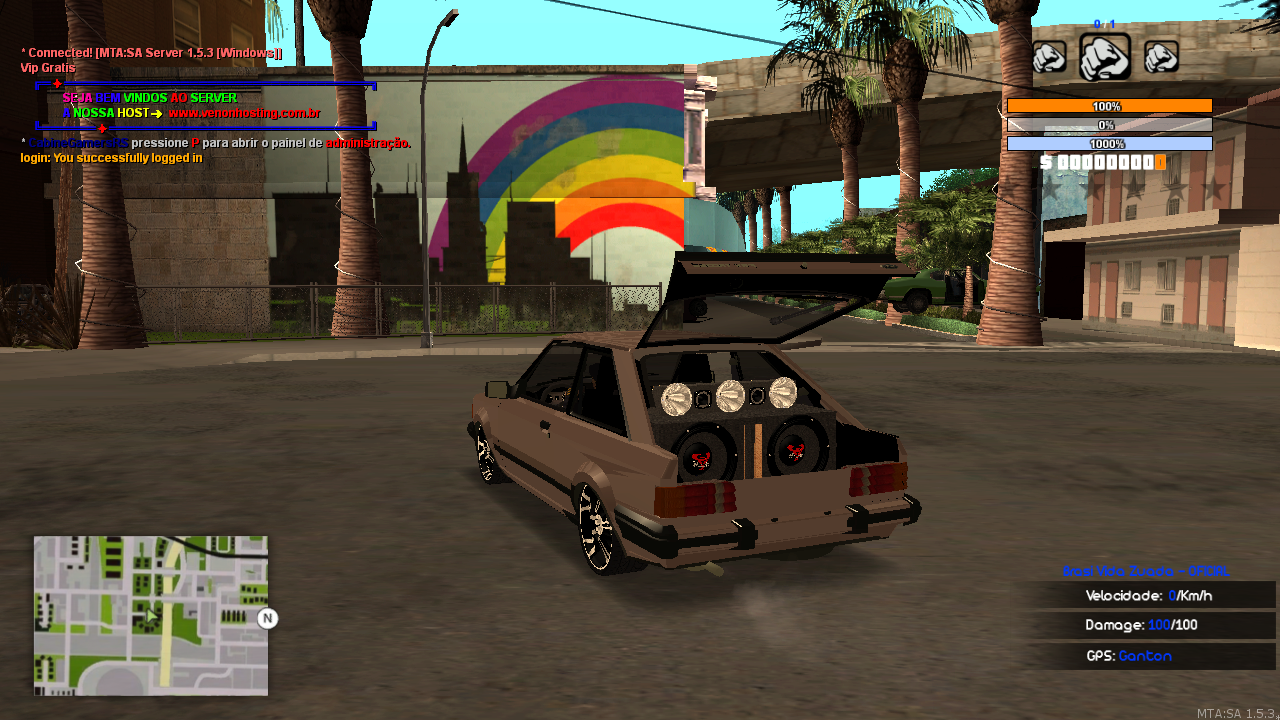Click the N compass icon on the minimap
Screen dimensions: 1280x720
[266, 620]
